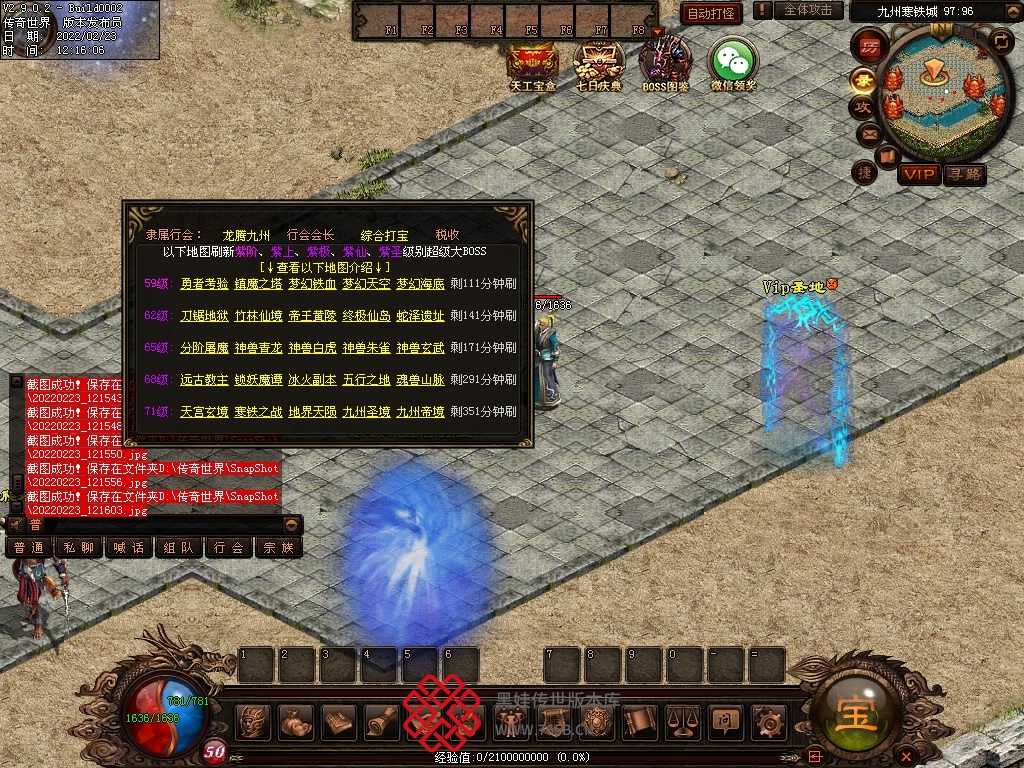Click the VIP button under the minimap
Image resolution: width=1024 pixels, height=768 pixels.
pos(918,175)
